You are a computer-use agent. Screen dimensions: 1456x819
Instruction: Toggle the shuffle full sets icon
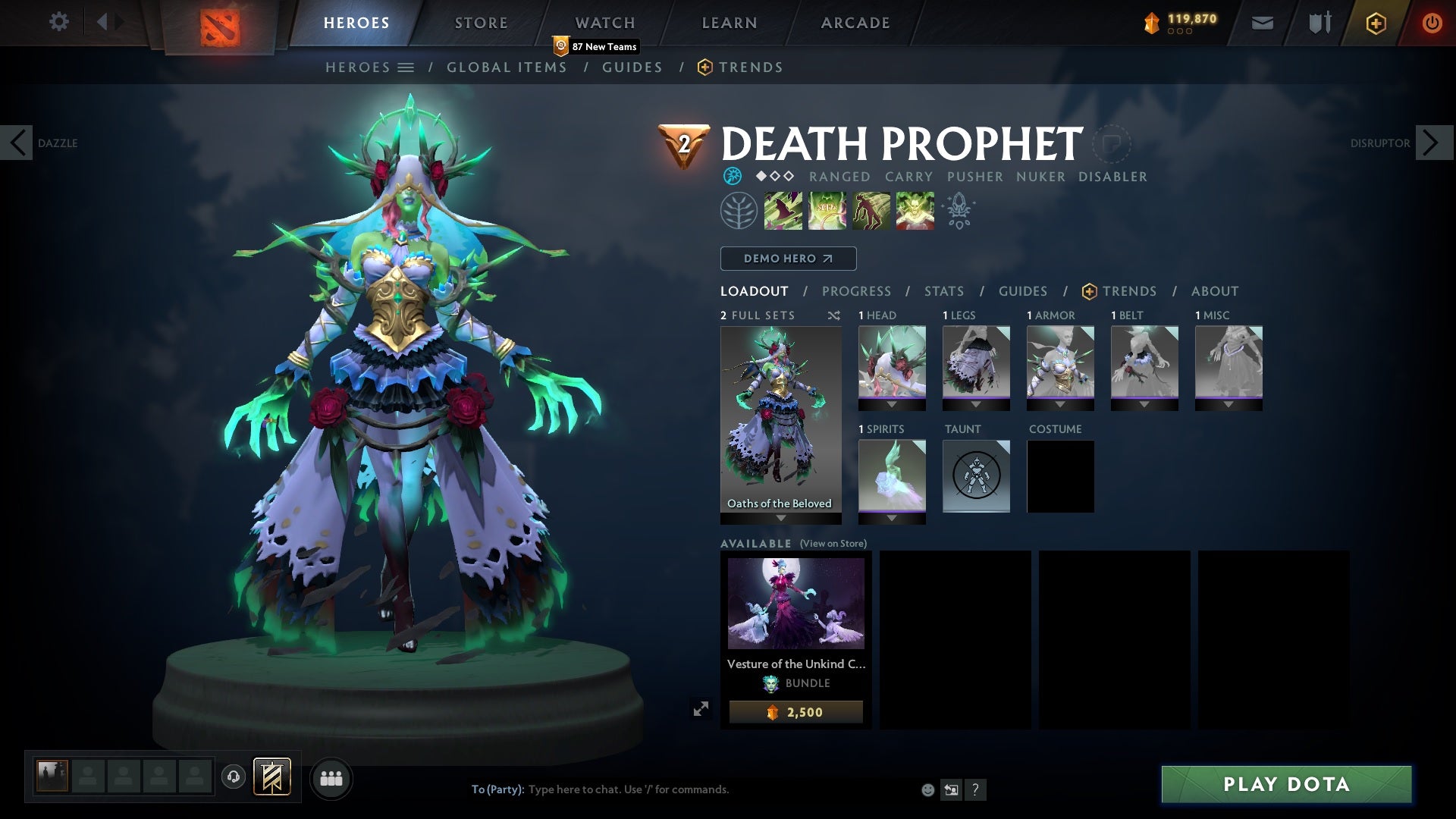[834, 316]
